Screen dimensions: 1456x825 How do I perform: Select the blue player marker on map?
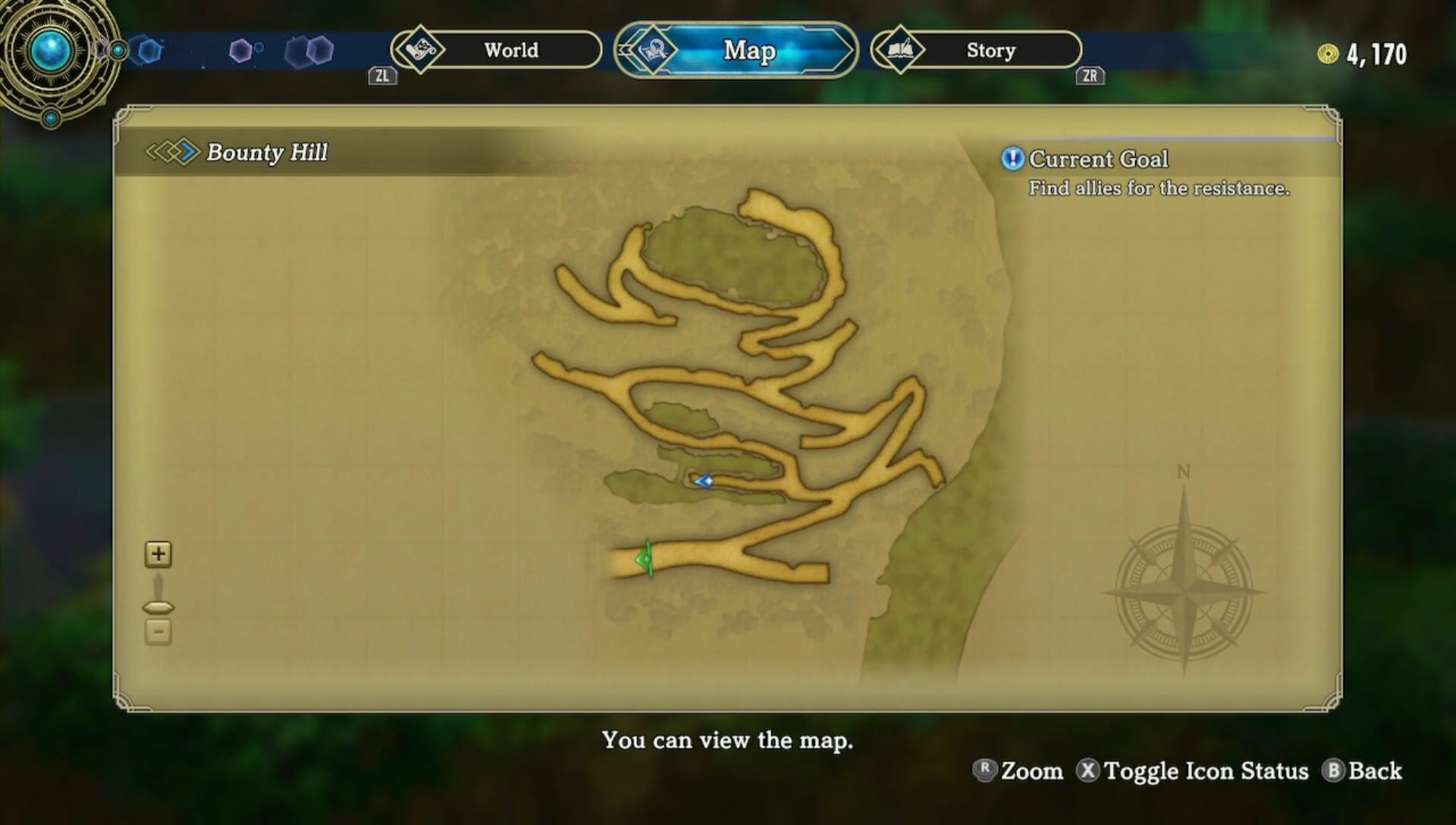(704, 481)
